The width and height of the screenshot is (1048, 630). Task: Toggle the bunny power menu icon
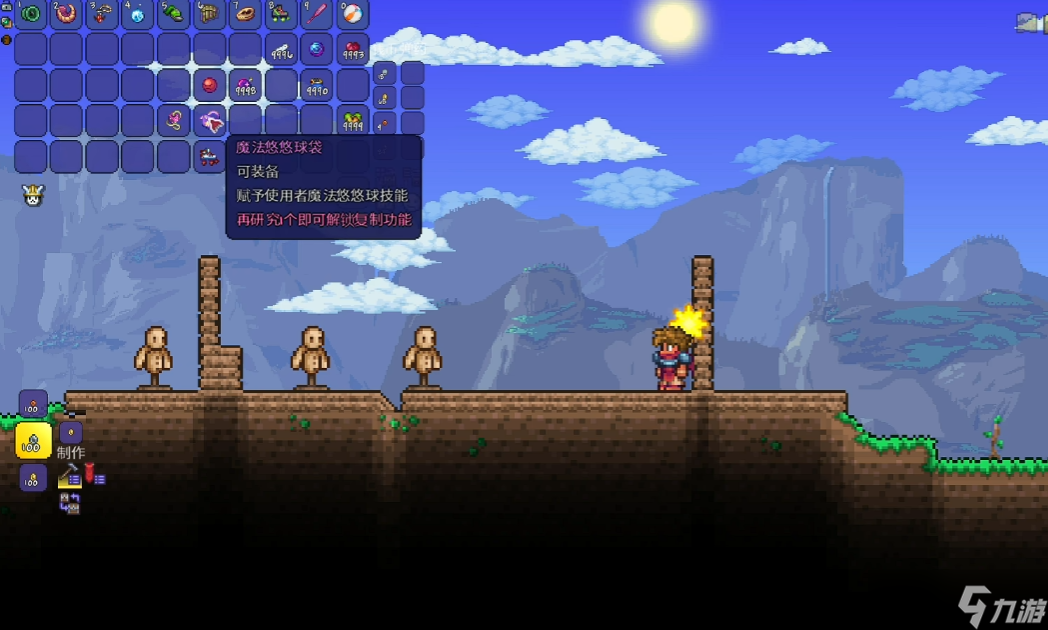click(32, 195)
